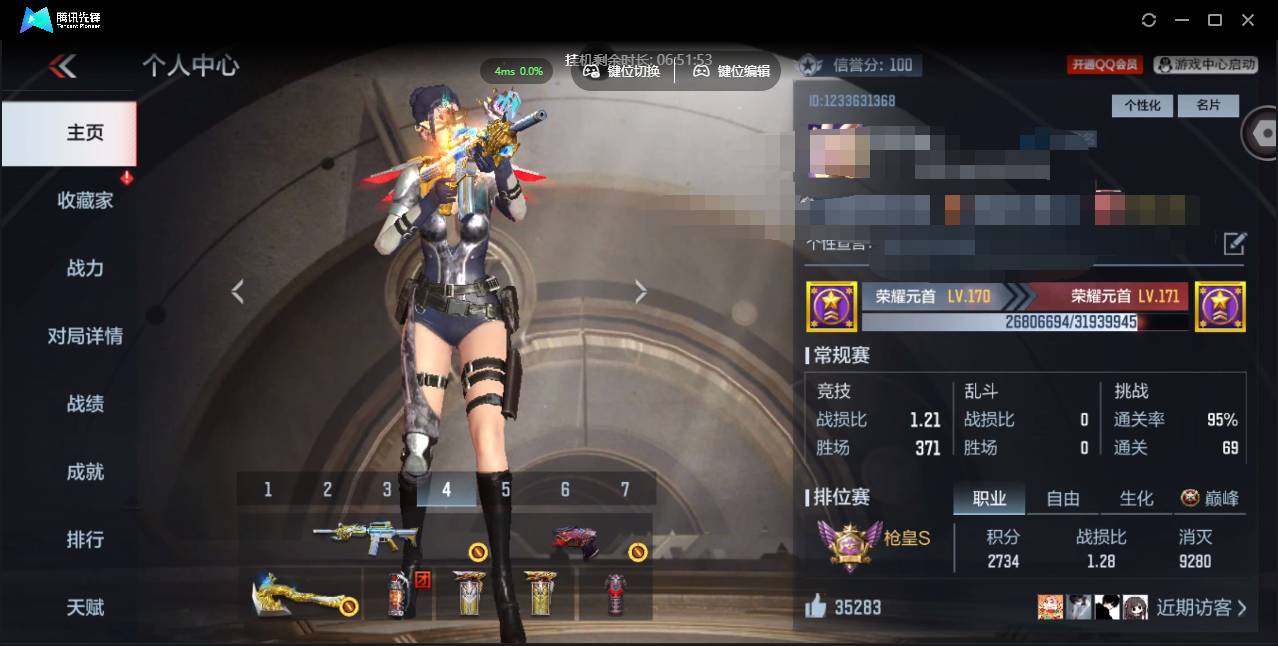Maximize the Tencent emulator window
The height and width of the screenshot is (646, 1278).
click(1215, 20)
